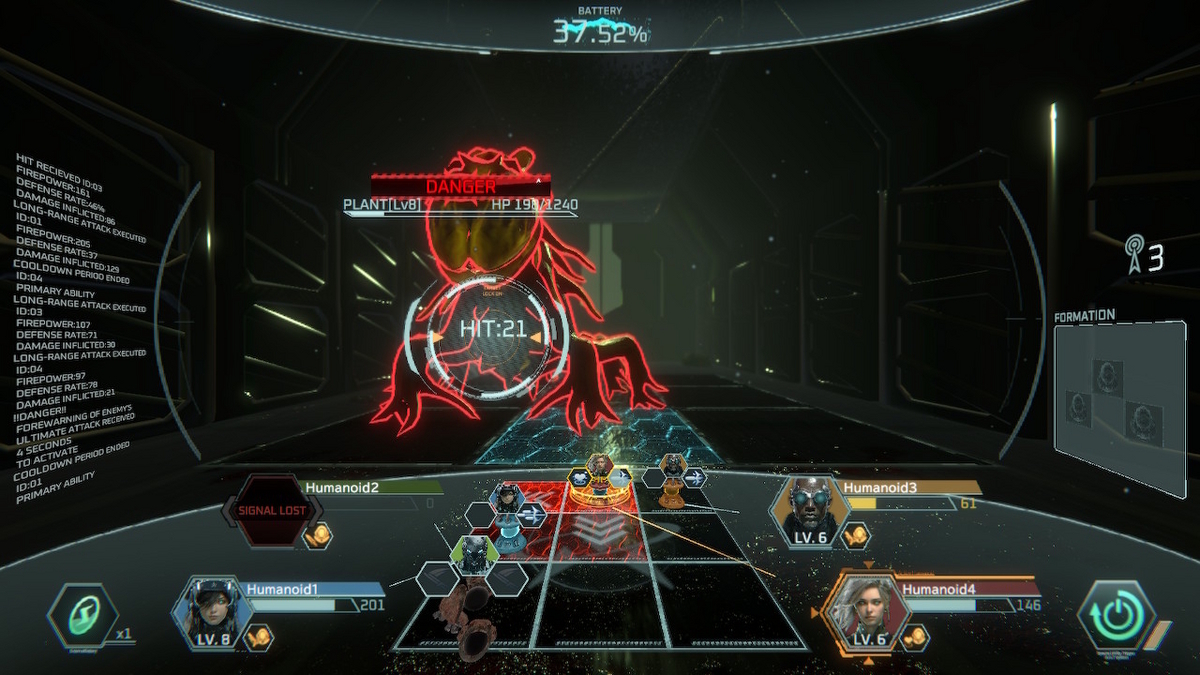
Task: Click the antenna signal icon
Action: click(1135, 254)
